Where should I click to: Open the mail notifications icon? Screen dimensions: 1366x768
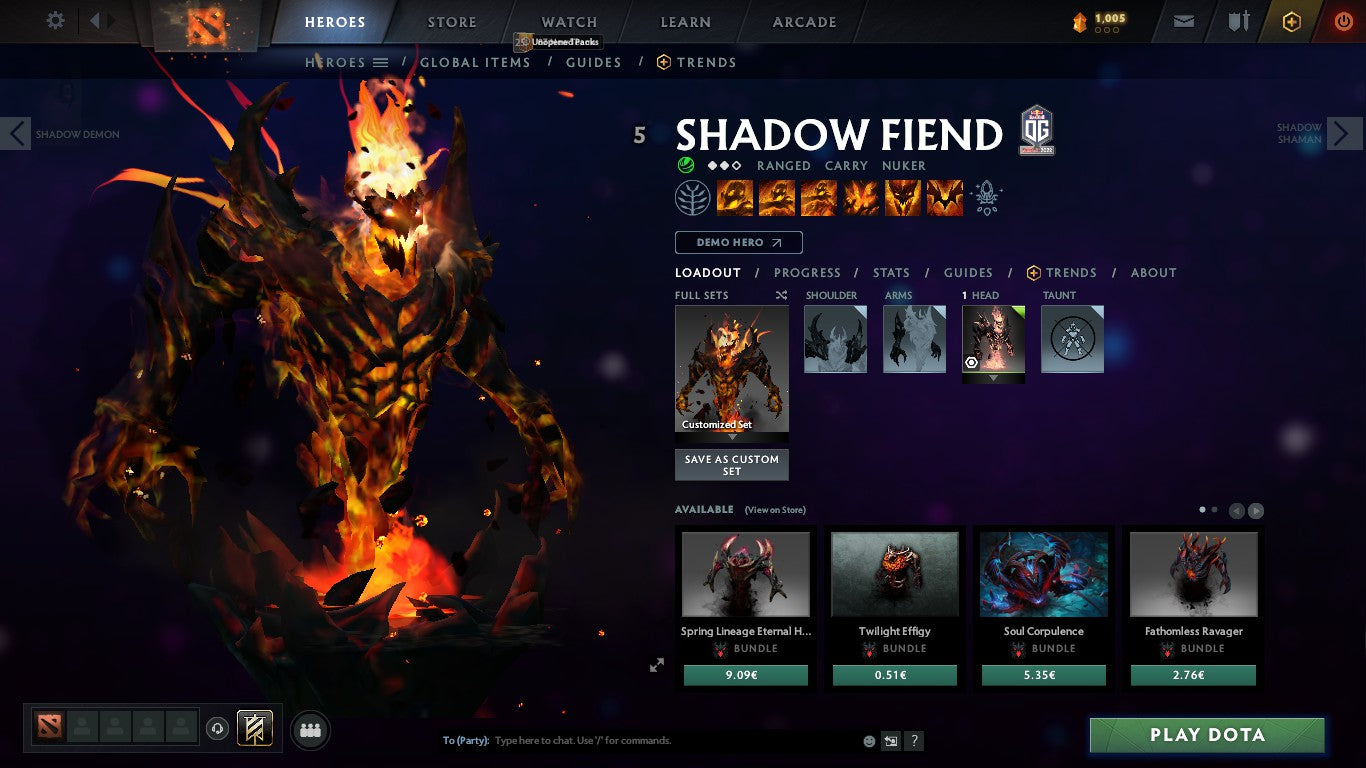[x=1183, y=20]
